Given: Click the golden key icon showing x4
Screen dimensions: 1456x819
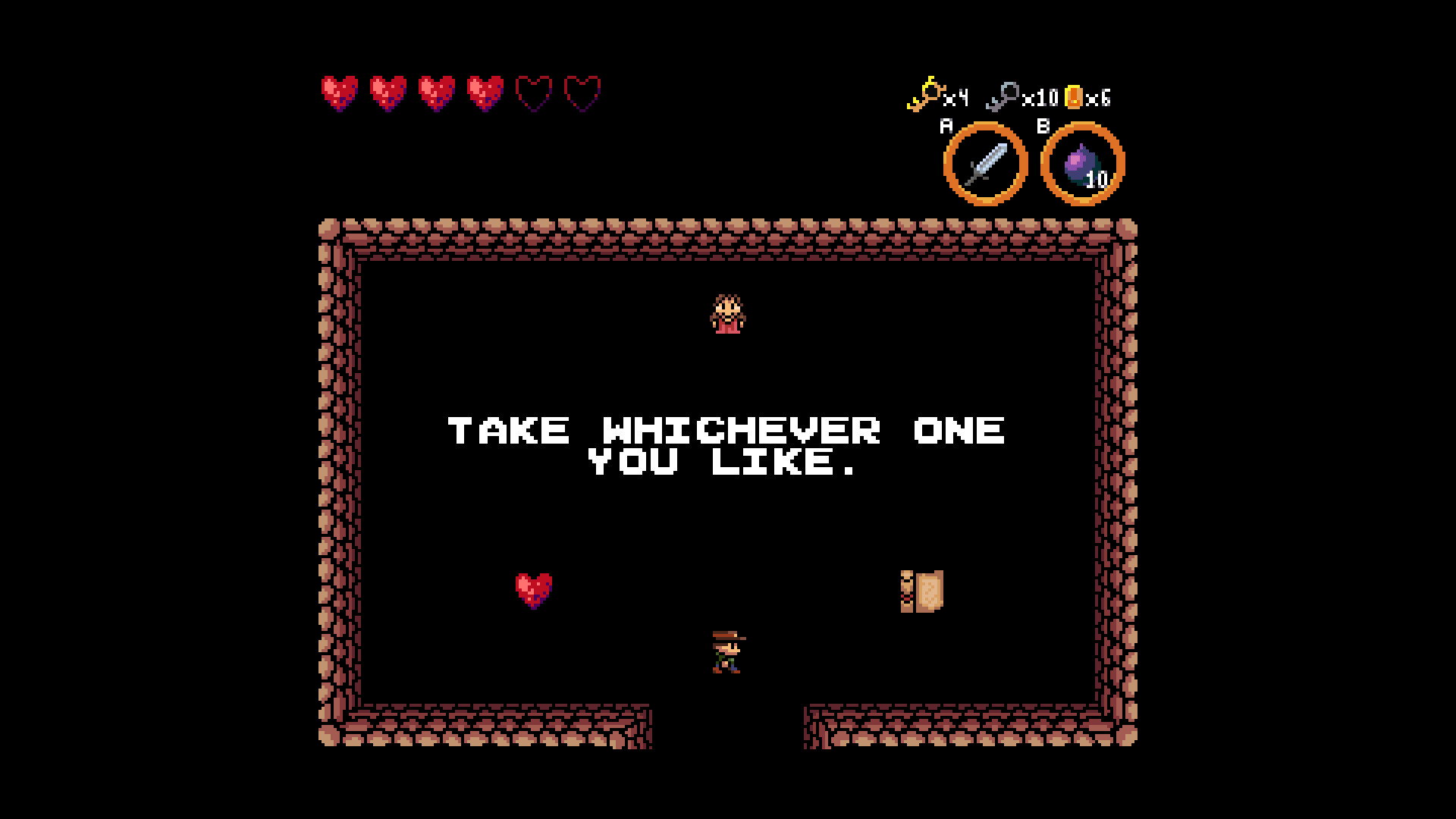Looking at the screenshot, I should click(927, 96).
